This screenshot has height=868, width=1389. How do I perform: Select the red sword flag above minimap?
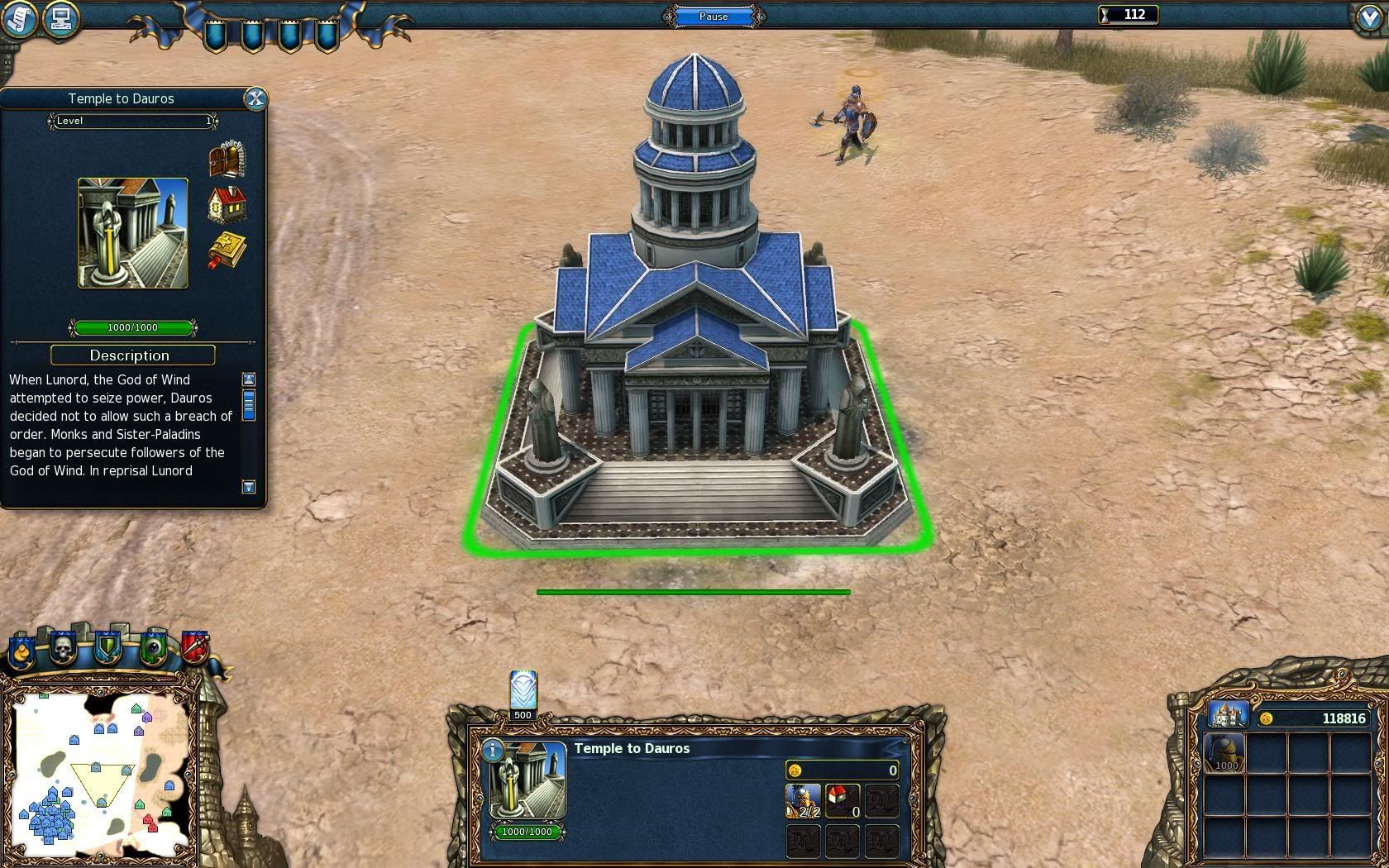195,648
